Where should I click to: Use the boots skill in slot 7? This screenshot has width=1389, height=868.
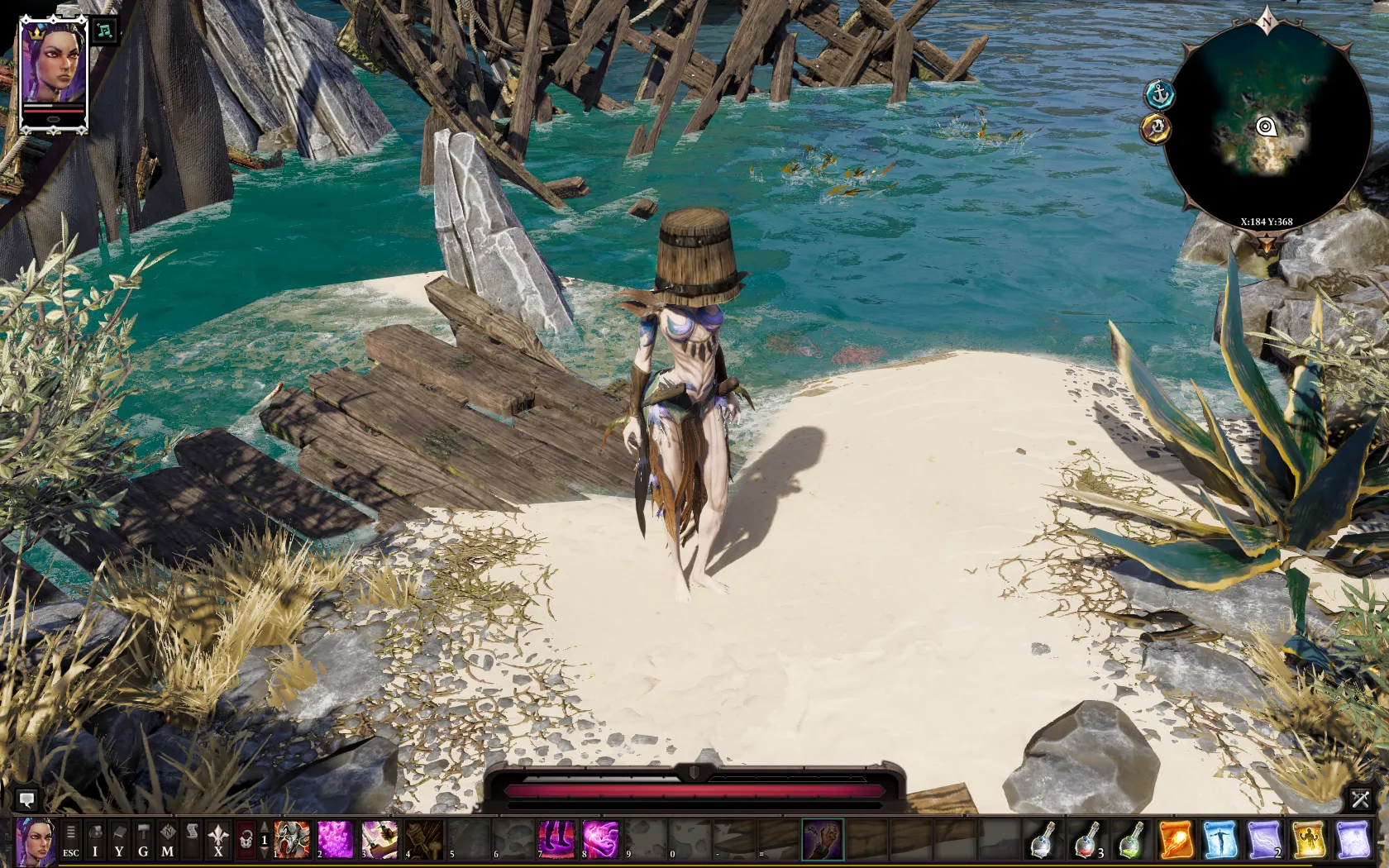point(557,842)
